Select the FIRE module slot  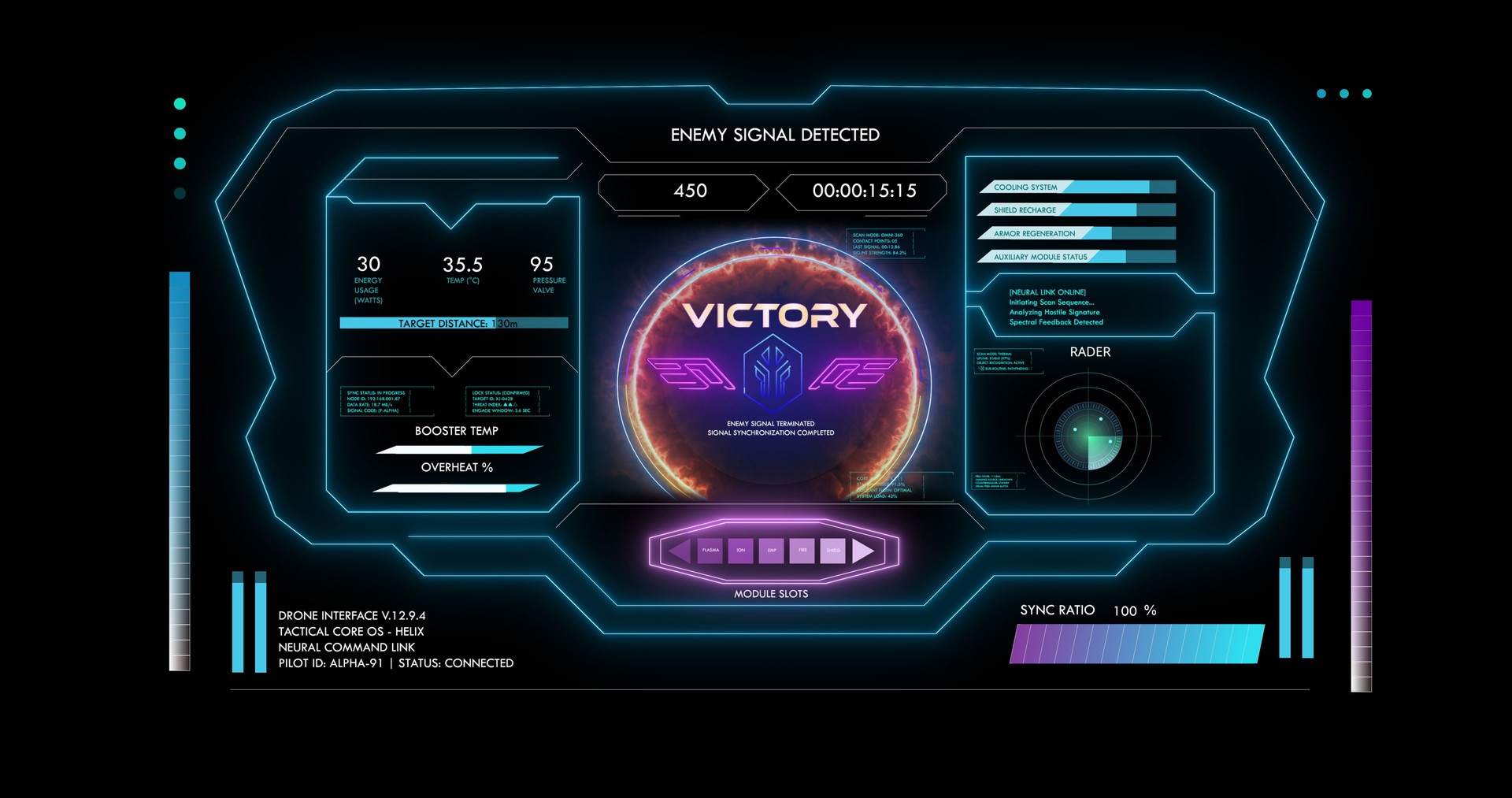[802, 551]
